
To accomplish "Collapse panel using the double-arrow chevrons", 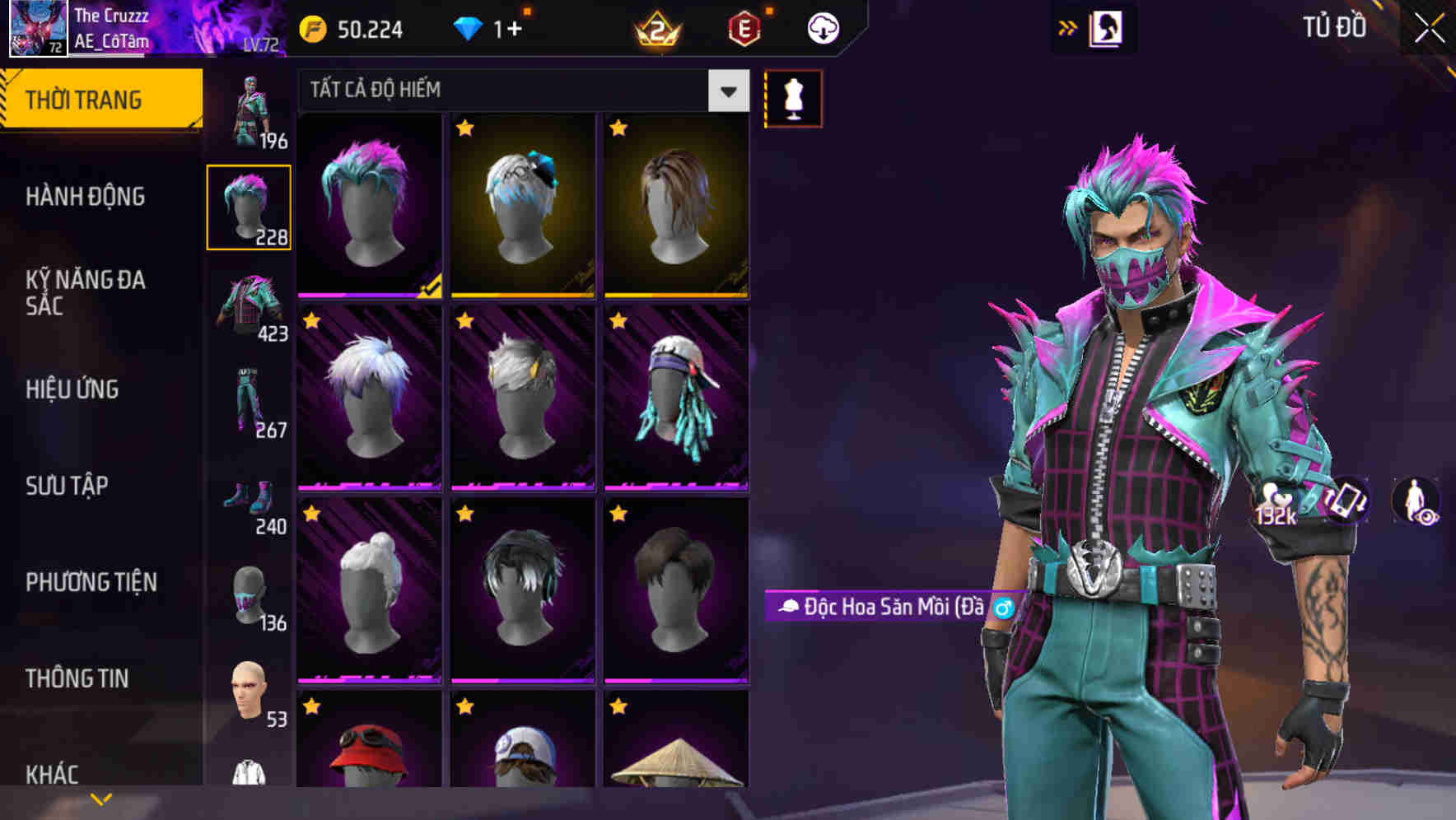I will tap(1066, 27).
